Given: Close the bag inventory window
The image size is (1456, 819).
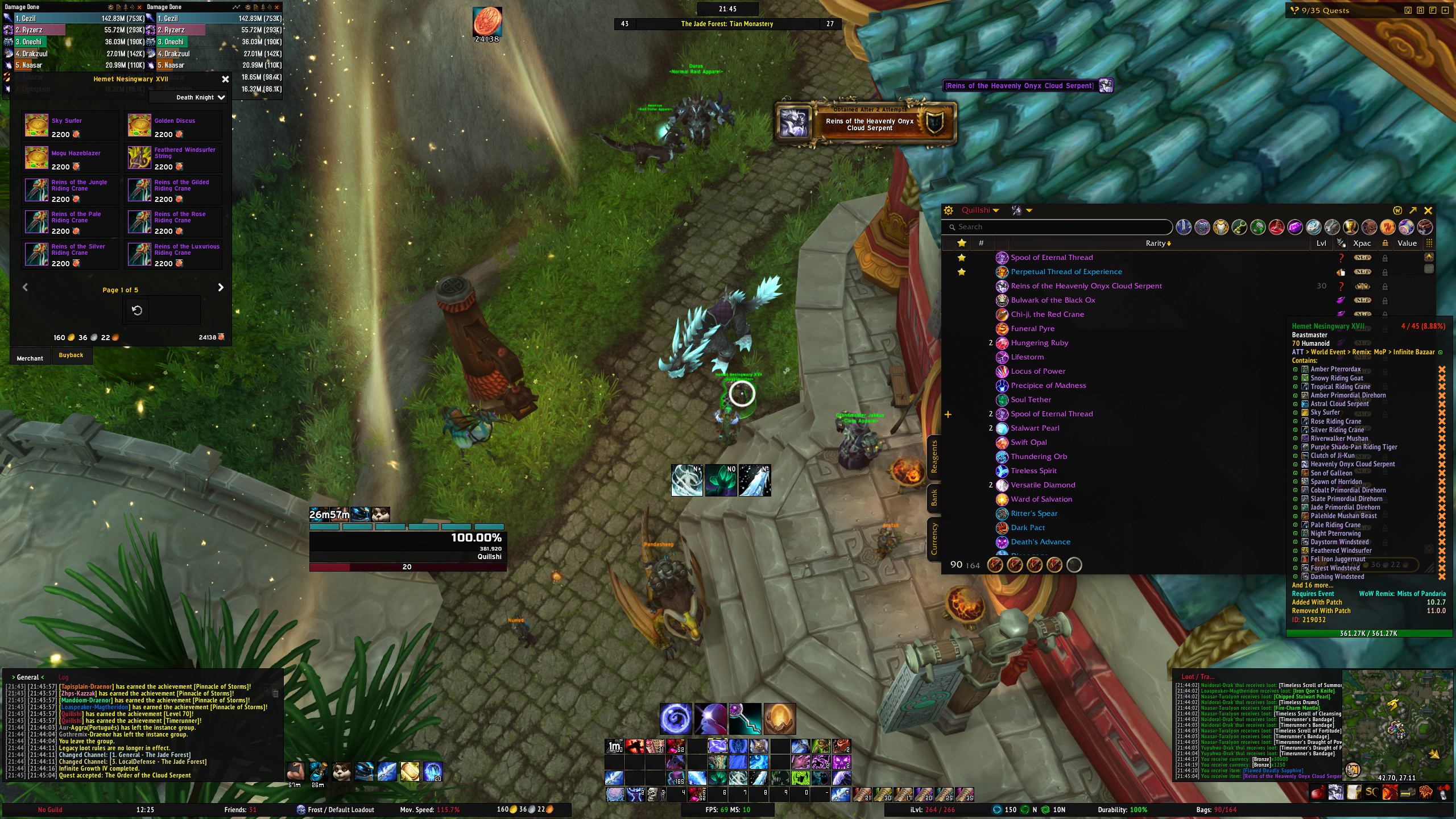Looking at the screenshot, I should click(x=1428, y=210).
